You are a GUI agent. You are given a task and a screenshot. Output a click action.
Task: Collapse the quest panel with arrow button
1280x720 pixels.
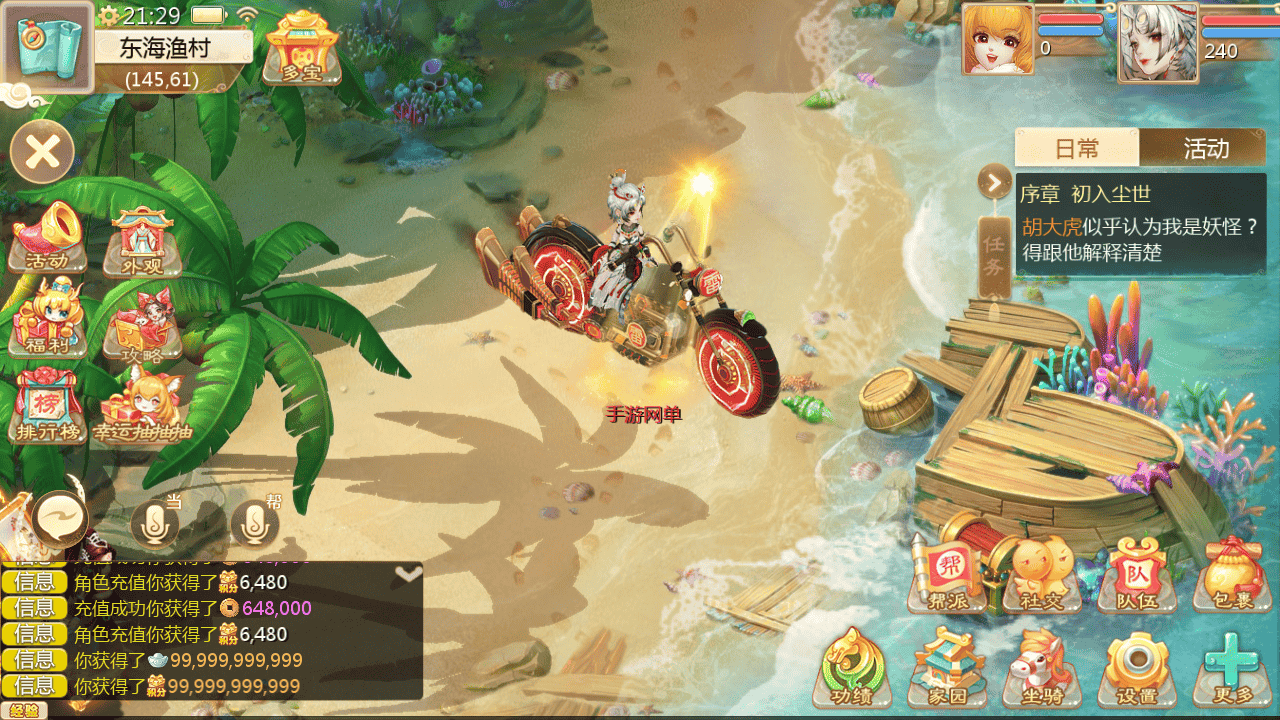click(995, 182)
